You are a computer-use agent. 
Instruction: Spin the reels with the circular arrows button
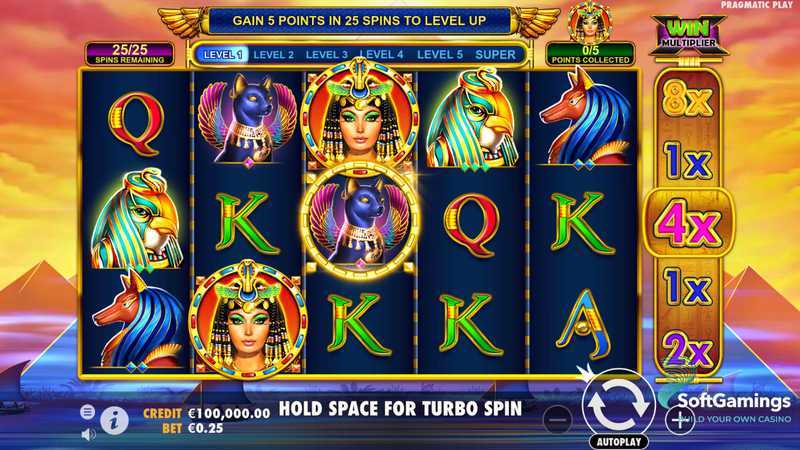click(617, 403)
